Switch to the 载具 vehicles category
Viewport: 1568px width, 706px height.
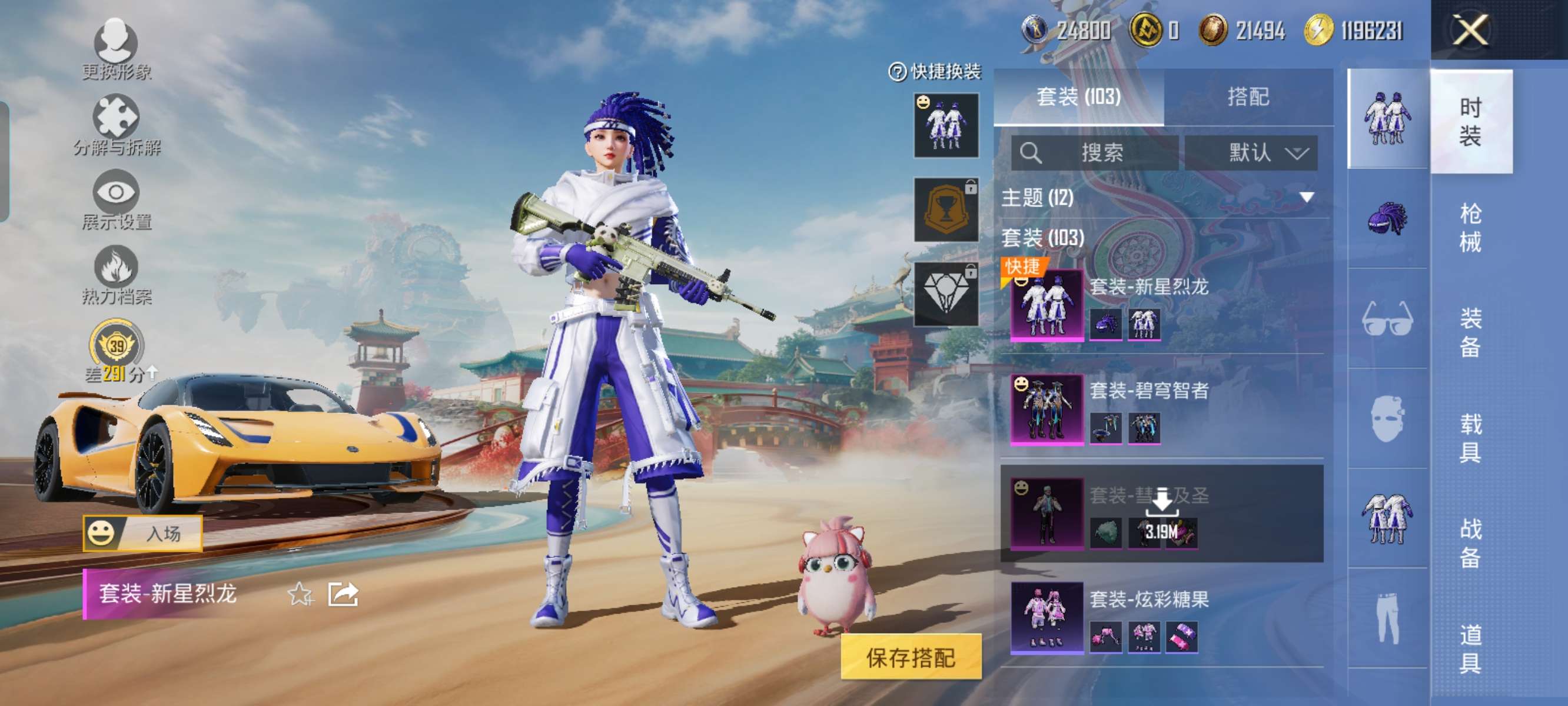tap(1470, 437)
